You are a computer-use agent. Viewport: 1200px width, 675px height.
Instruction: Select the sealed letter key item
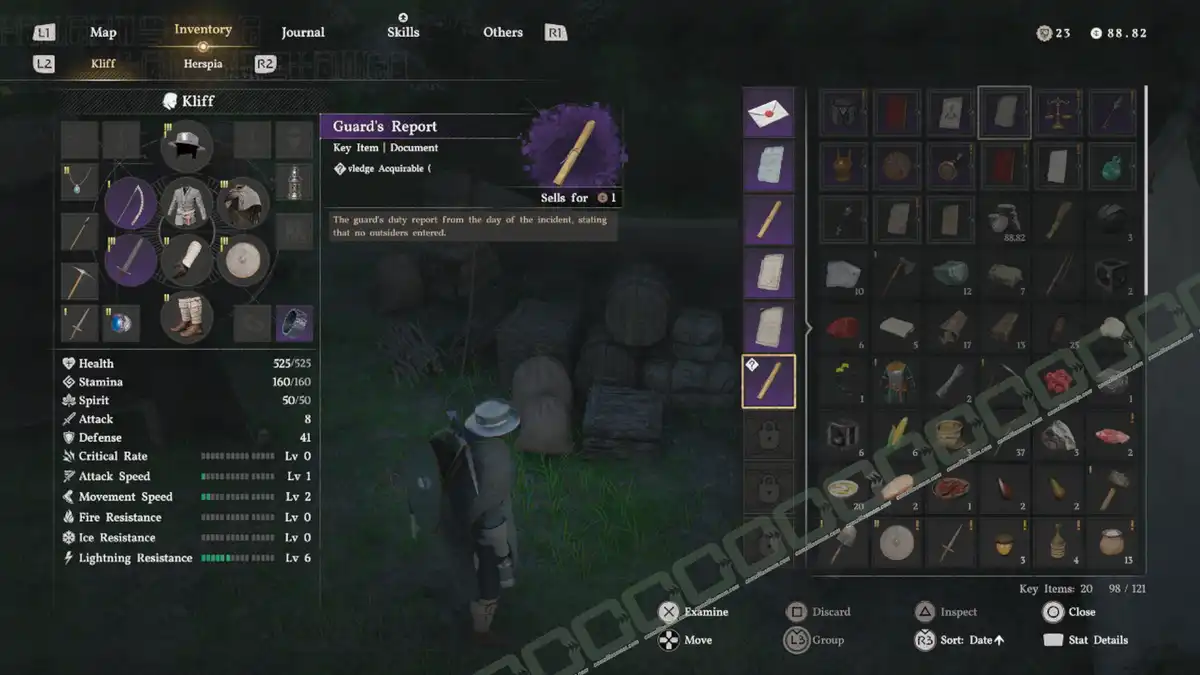pos(769,112)
